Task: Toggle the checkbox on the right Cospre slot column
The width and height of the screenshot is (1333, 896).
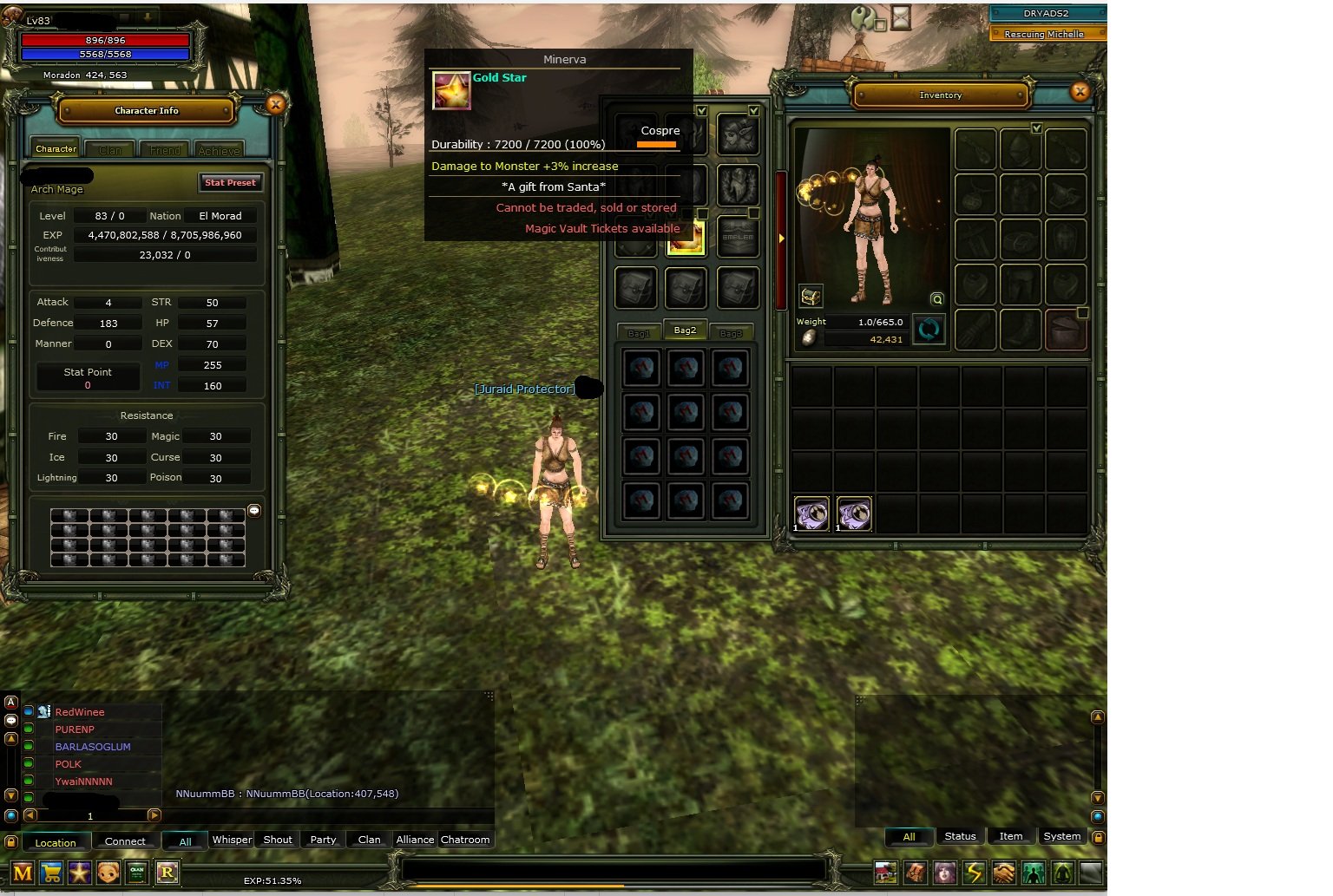Action: pyautogui.click(x=753, y=111)
